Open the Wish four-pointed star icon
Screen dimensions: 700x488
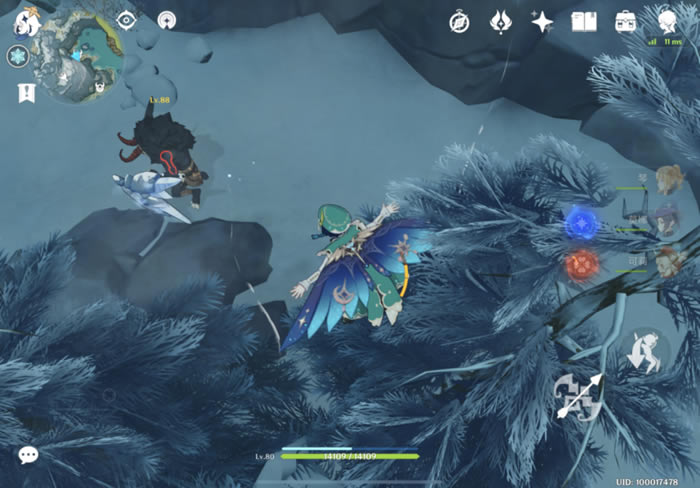click(542, 22)
